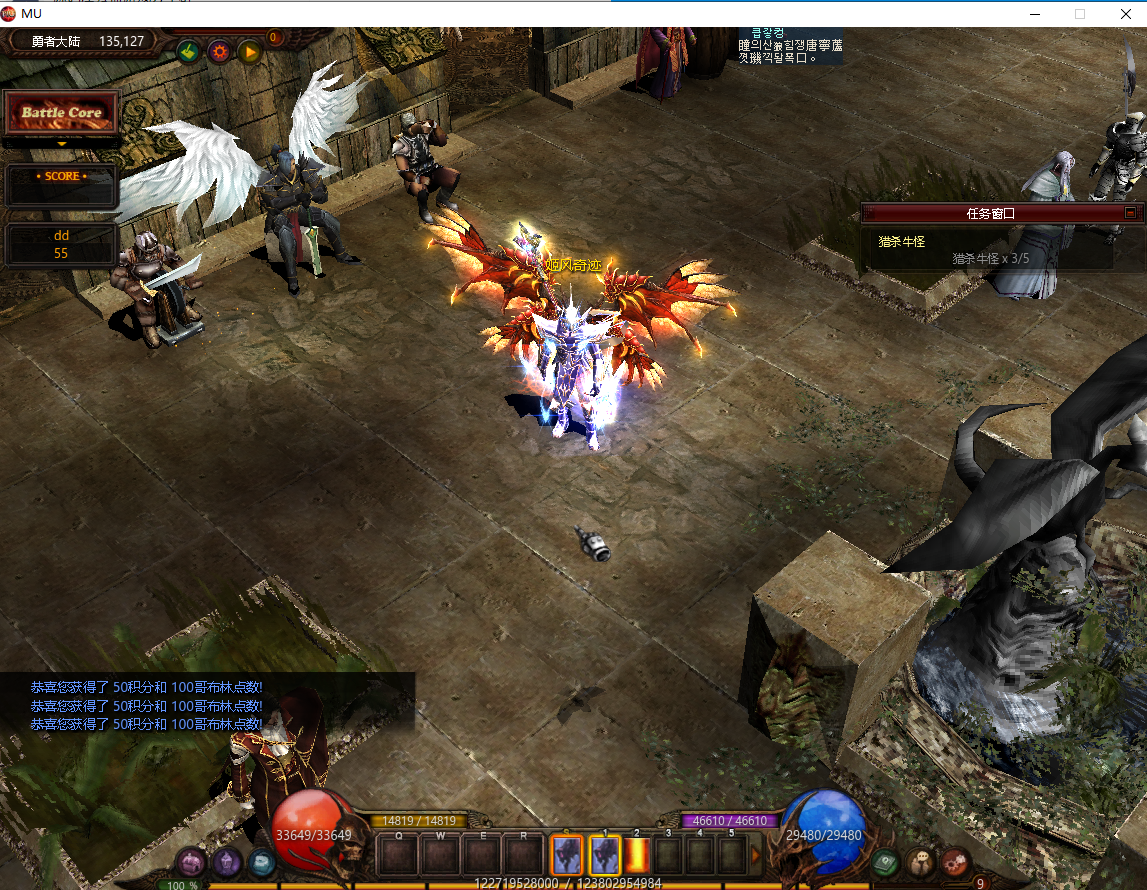Expand the arrow below Battle Core
Screen dimensions: 1147x890
[62, 144]
